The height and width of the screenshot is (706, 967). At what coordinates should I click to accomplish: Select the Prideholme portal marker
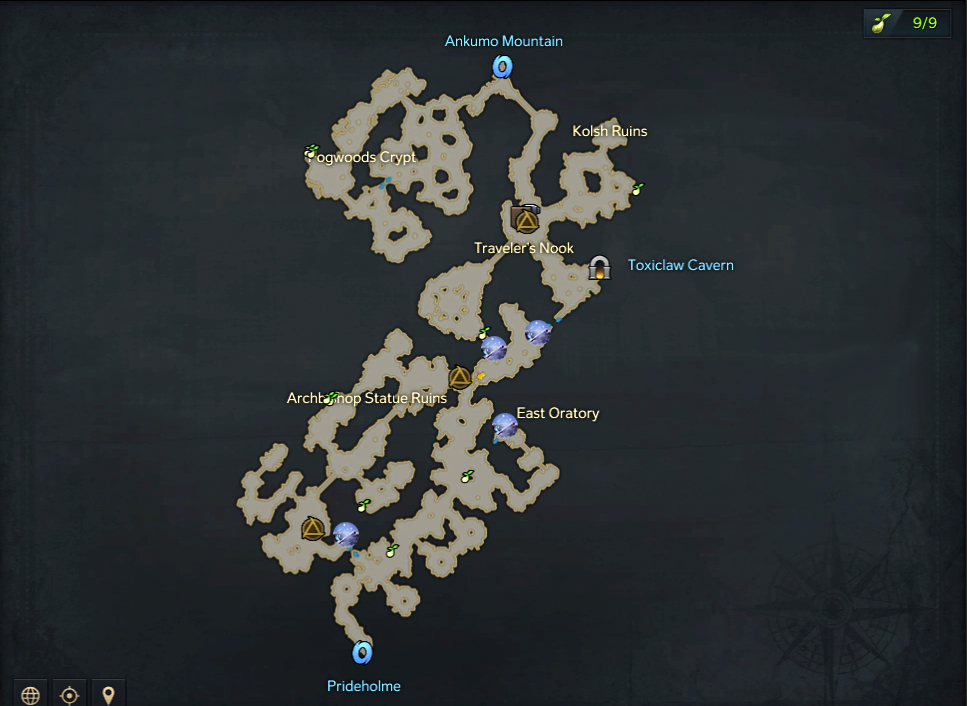(x=362, y=653)
